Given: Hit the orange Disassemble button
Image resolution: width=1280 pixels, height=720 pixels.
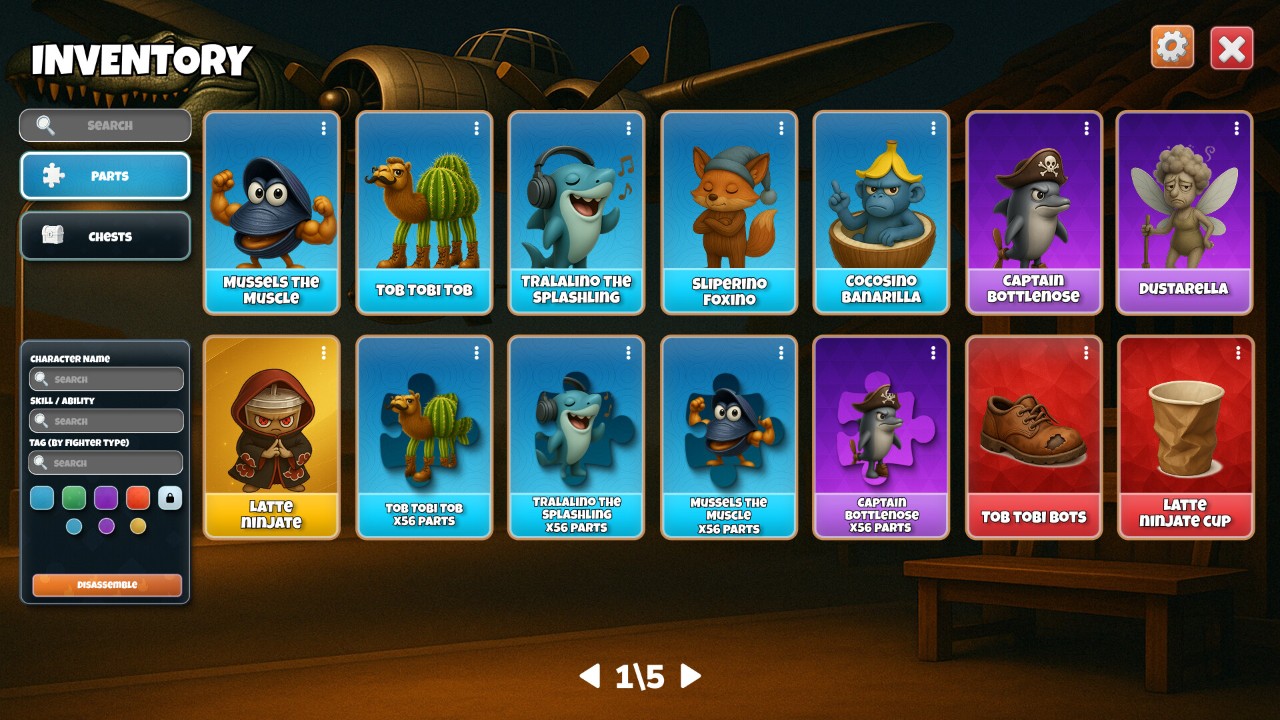Looking at the screenshot, I should [107, 585].
